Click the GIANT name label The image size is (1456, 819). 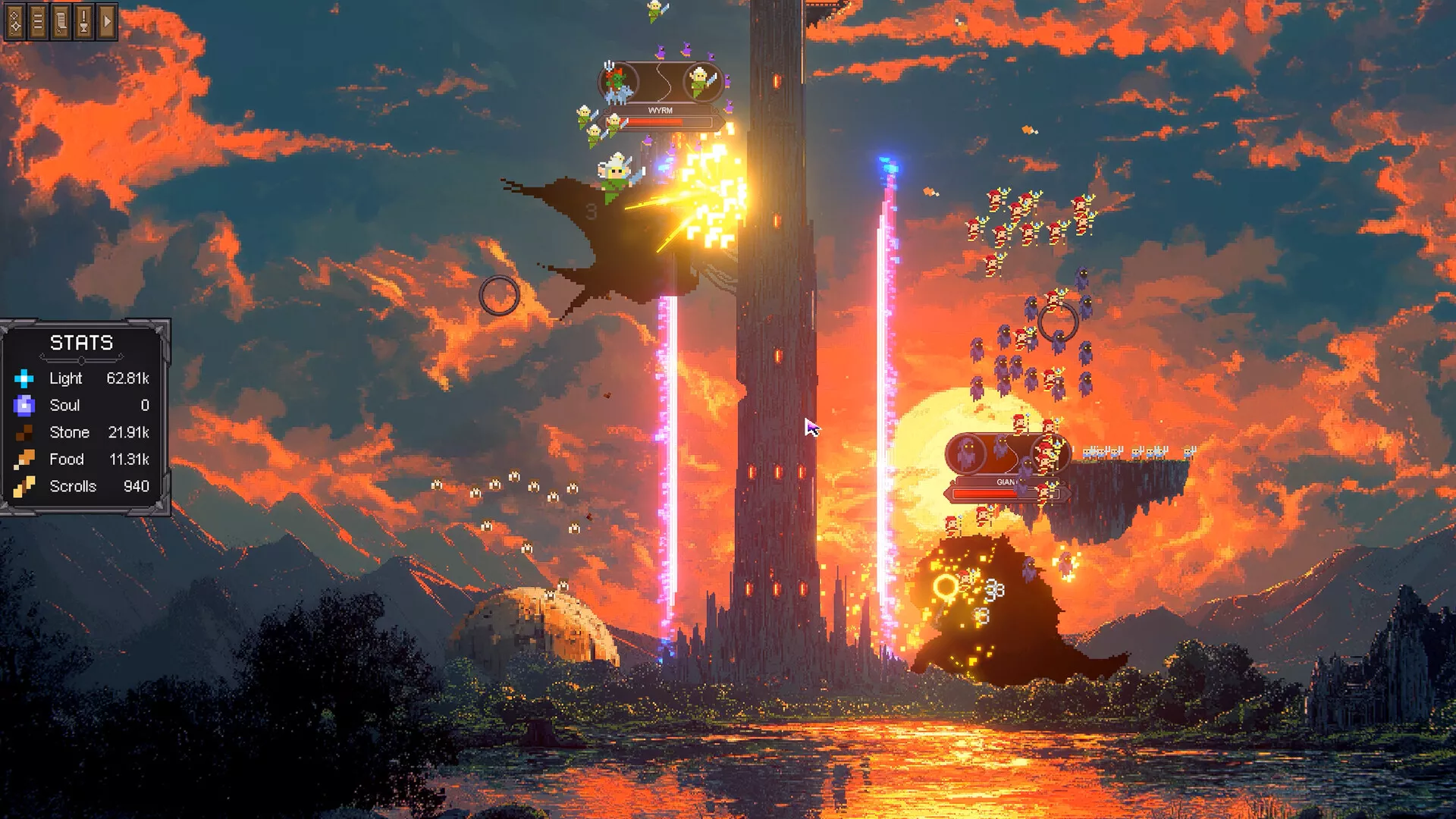point(1006,482)
